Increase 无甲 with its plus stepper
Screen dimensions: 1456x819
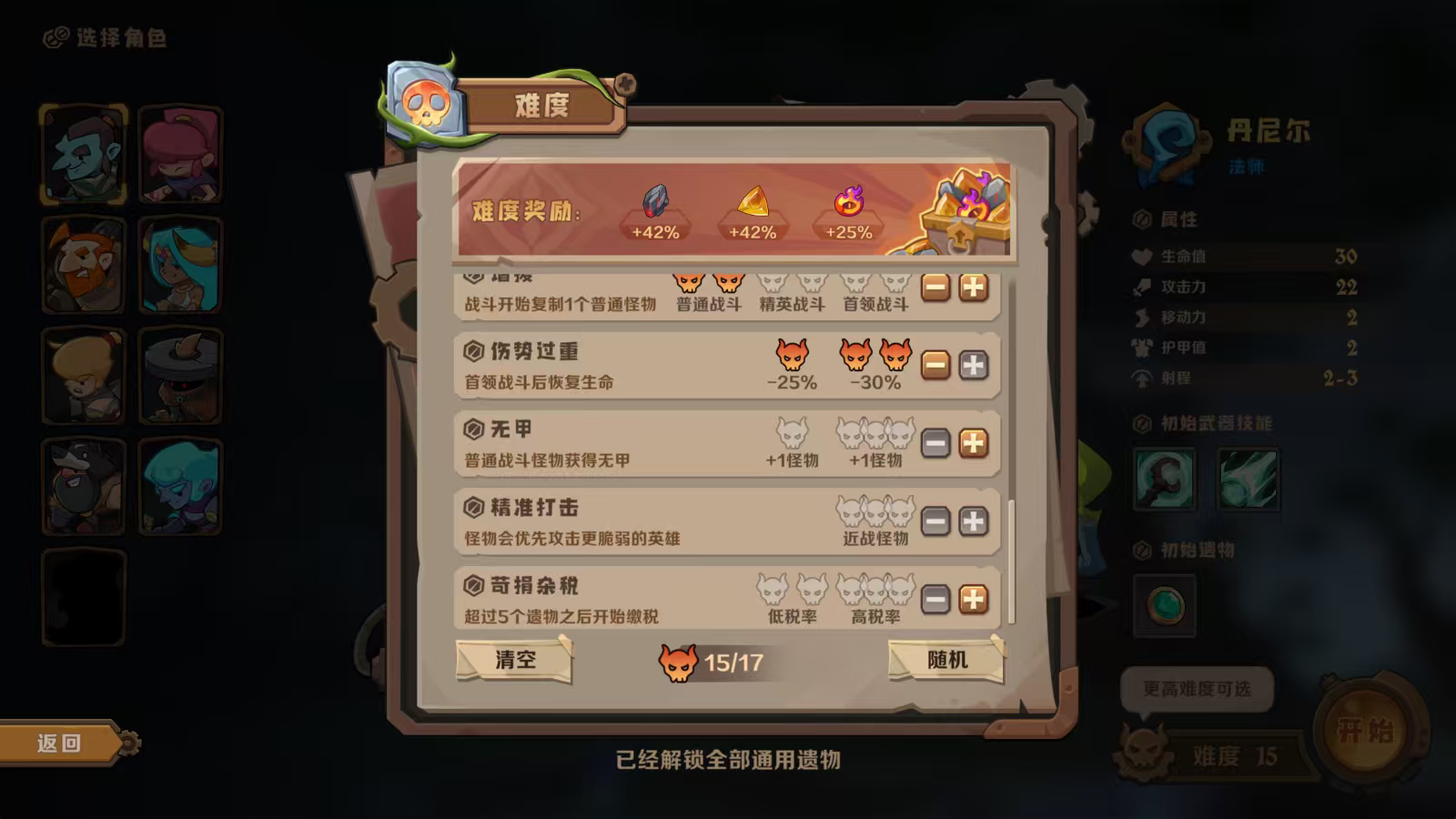click(x=973, y=442)
